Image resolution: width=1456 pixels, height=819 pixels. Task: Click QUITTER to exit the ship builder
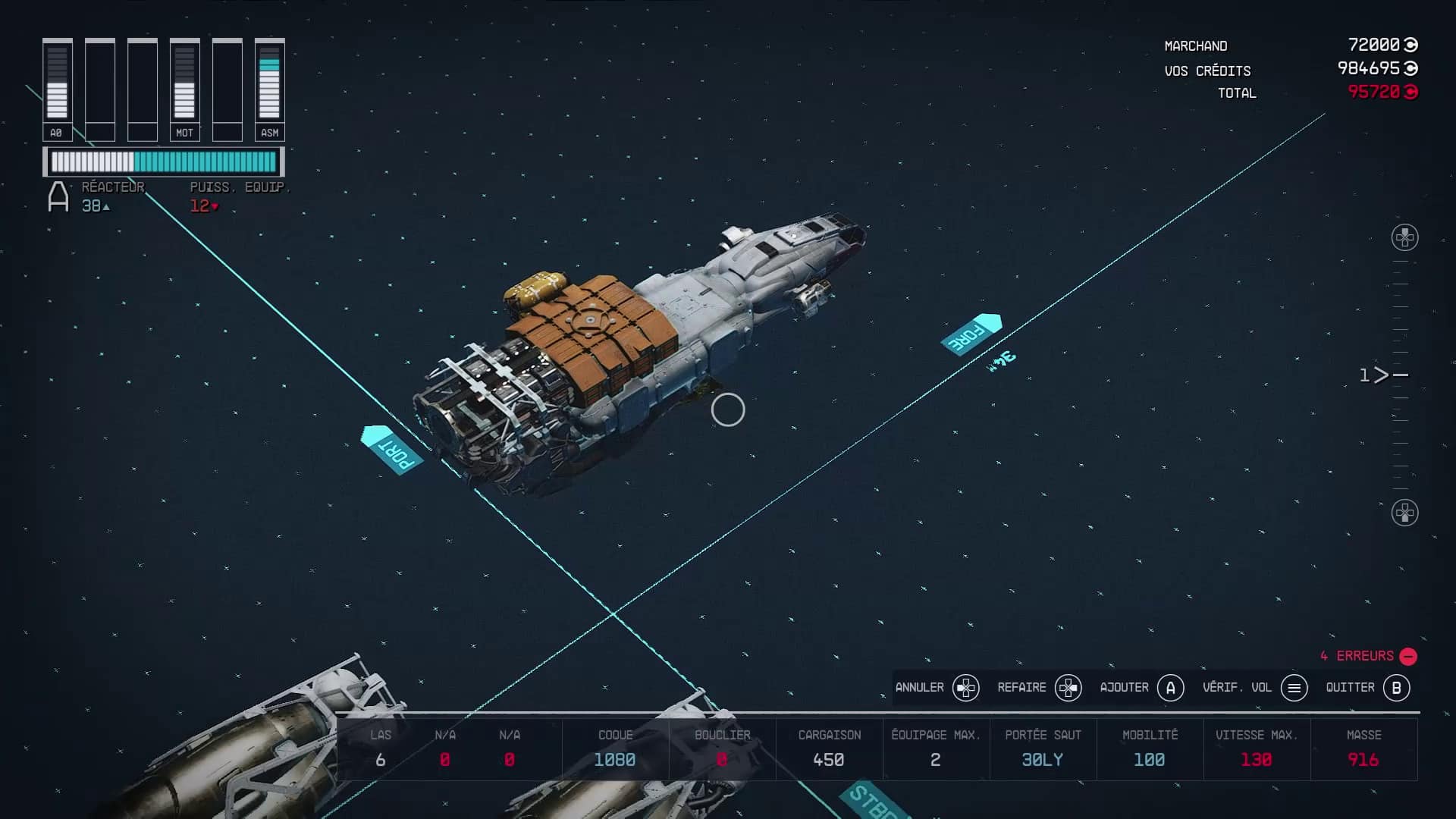(x=1349, y=688)
